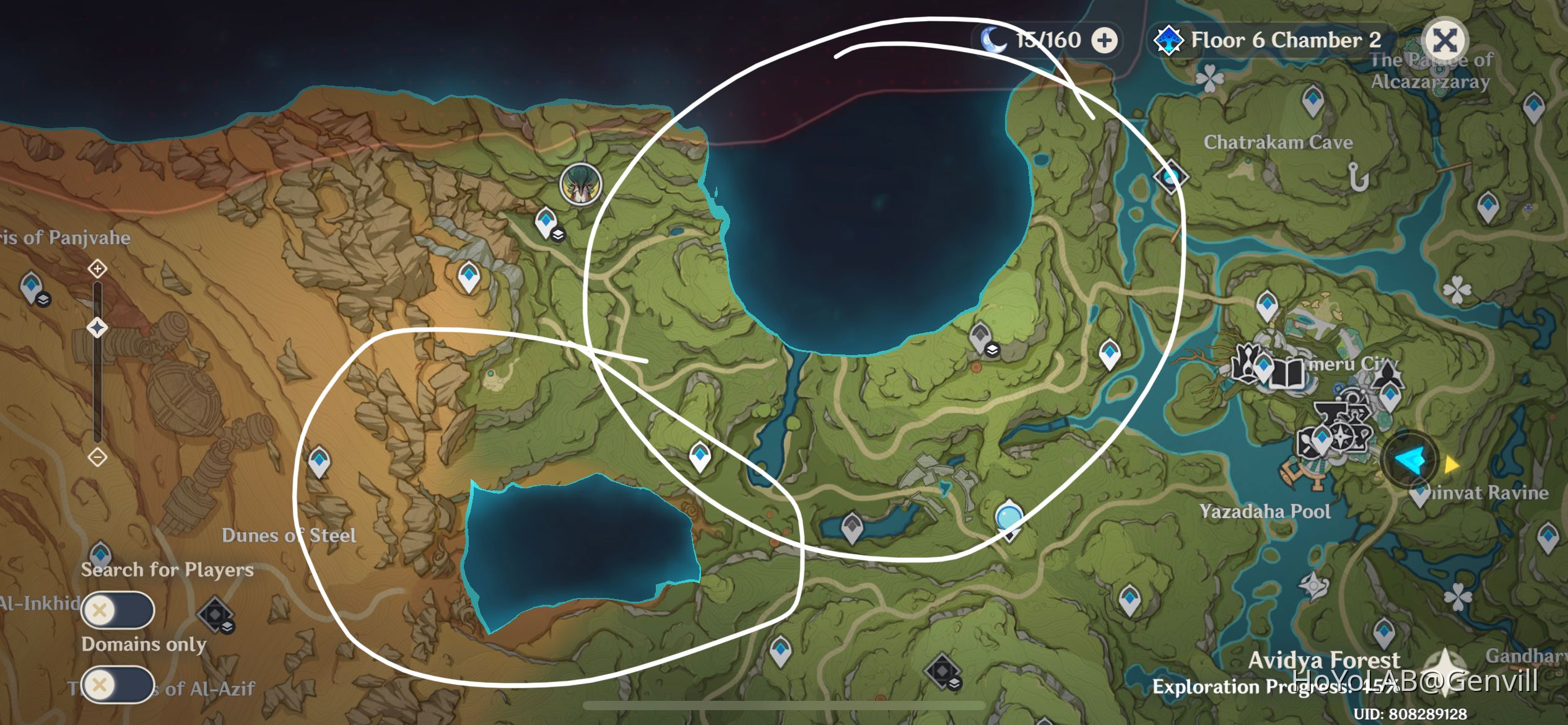Select the teleport waypoint in Dunes of Steel
The height and width of the screenshot is (725, 1568).
[x=319, y=460]
